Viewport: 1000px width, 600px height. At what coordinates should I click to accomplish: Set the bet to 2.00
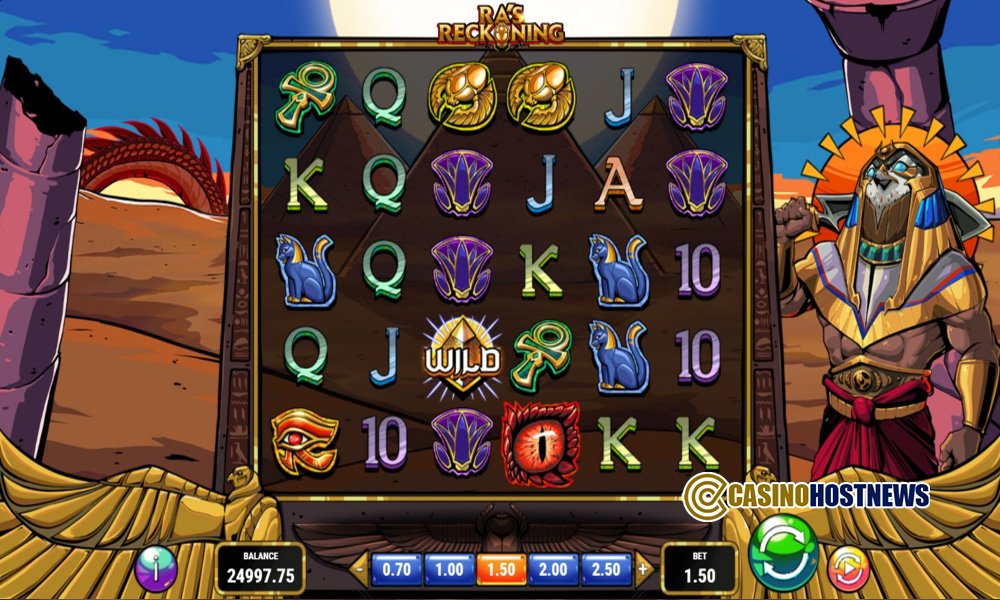pyautogui.click(x=554, y=569)
